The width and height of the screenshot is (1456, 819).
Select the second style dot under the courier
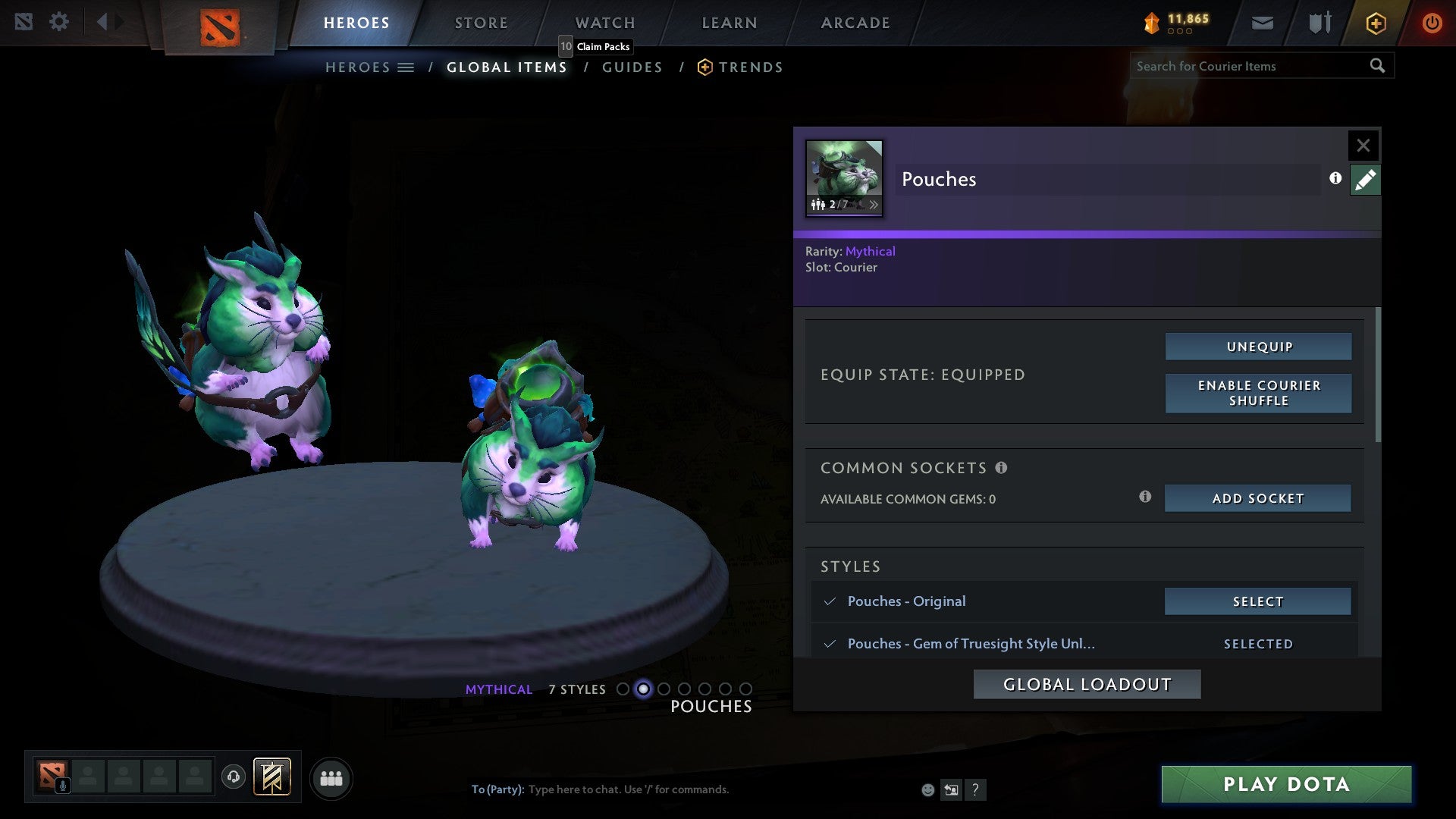tap(642, 689)
